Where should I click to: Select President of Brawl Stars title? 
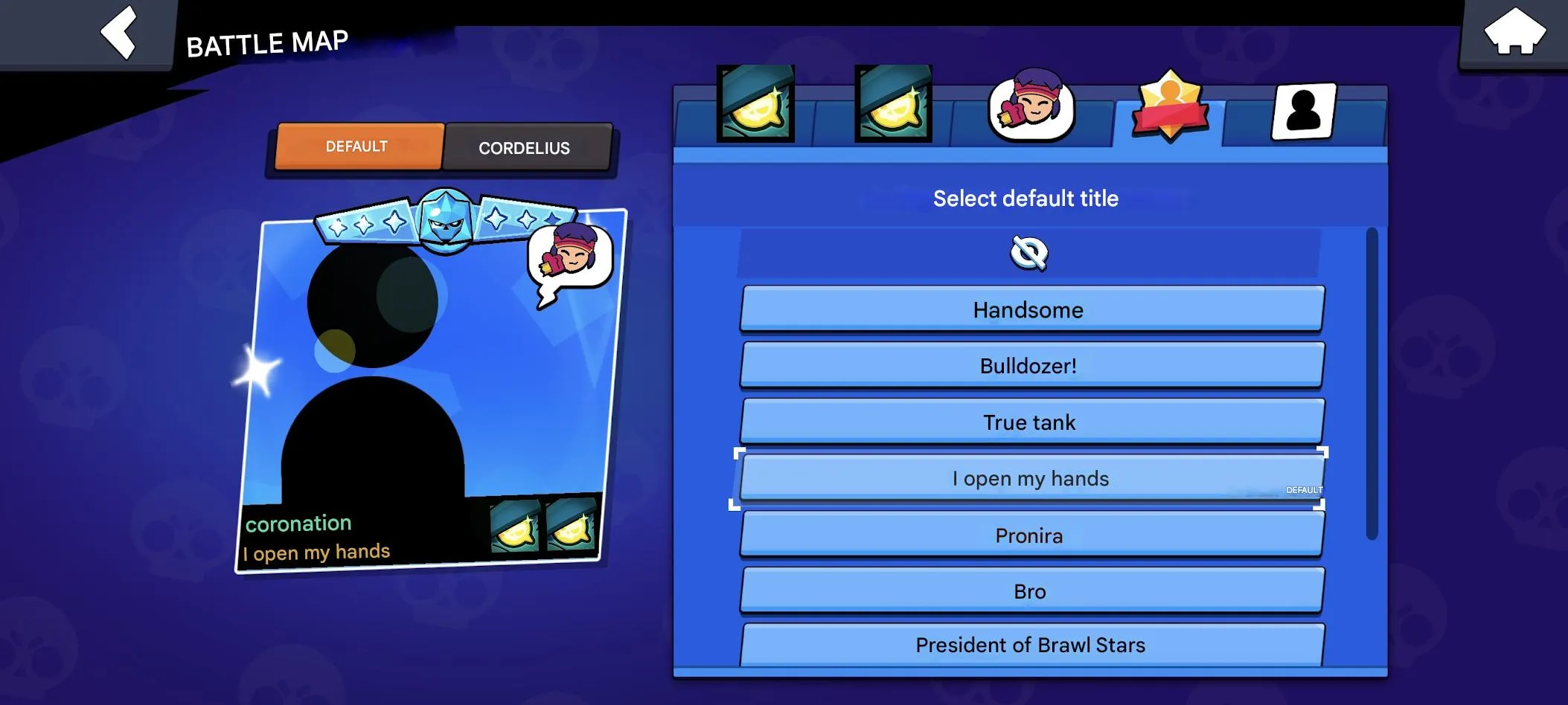point(1031,644)
